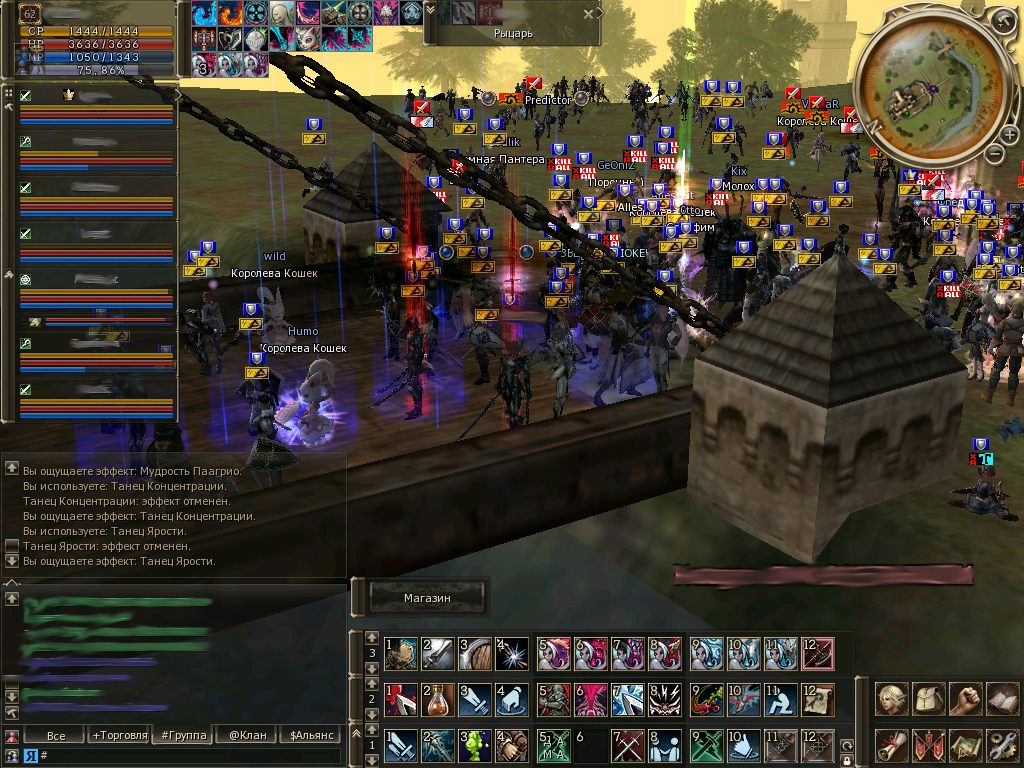Switch to the Все chat tab
This screenshot has height=768, width=1024.
pyautogui.click(x=56, y=736)
